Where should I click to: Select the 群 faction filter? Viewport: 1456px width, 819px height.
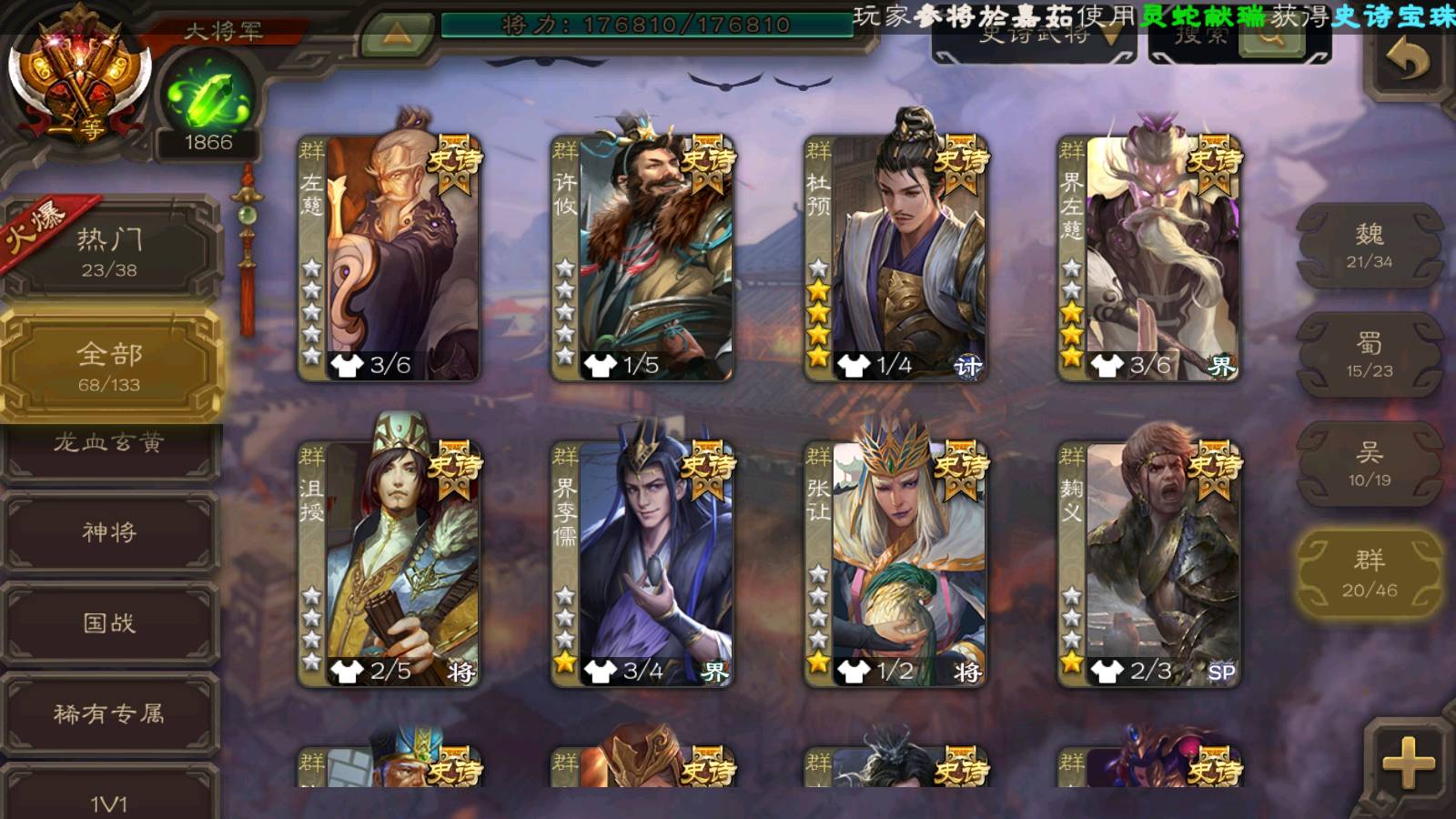click(x=1369, y=574)
